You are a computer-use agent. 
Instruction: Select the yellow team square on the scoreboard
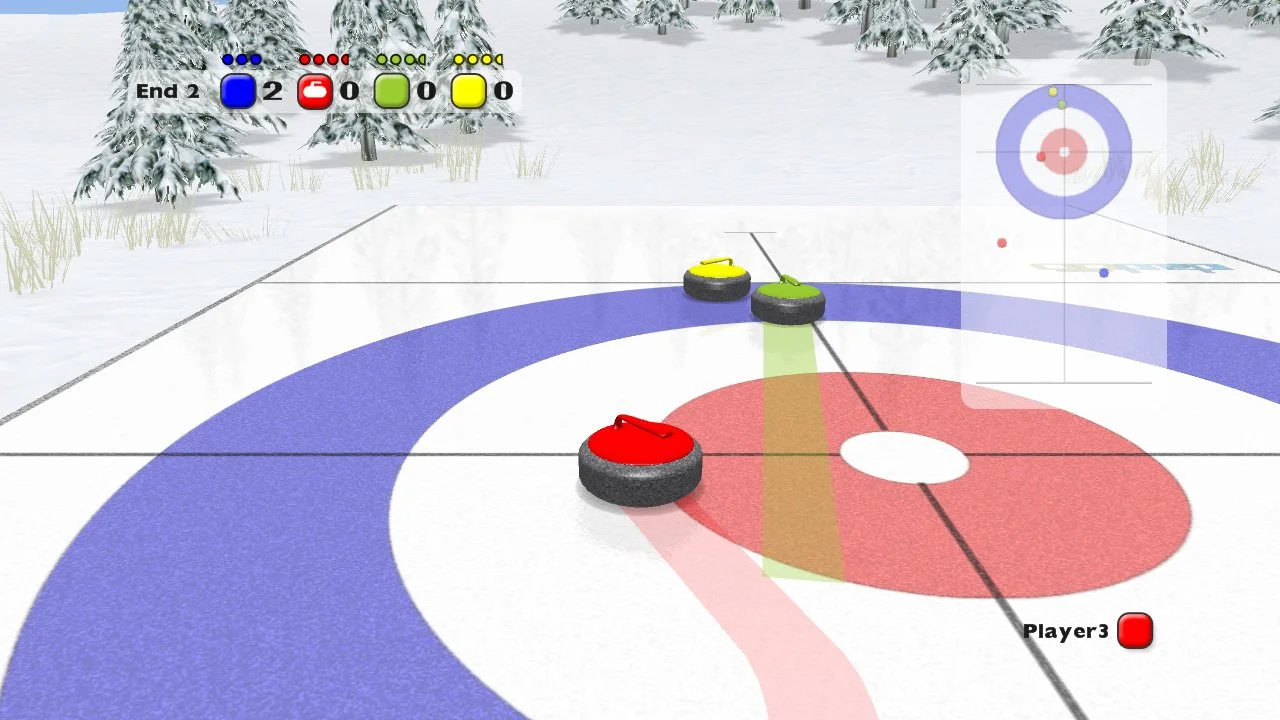(469, 91)
